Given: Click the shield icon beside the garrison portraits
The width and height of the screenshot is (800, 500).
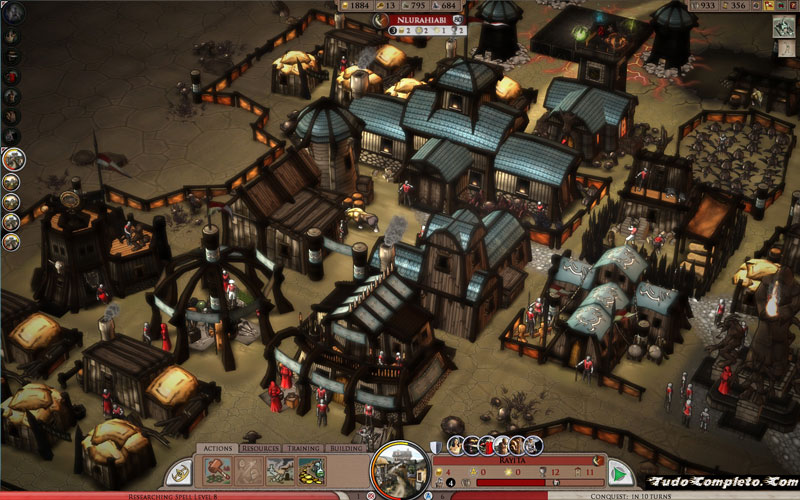Looking at the screenshot, I should tap(436, 447).
